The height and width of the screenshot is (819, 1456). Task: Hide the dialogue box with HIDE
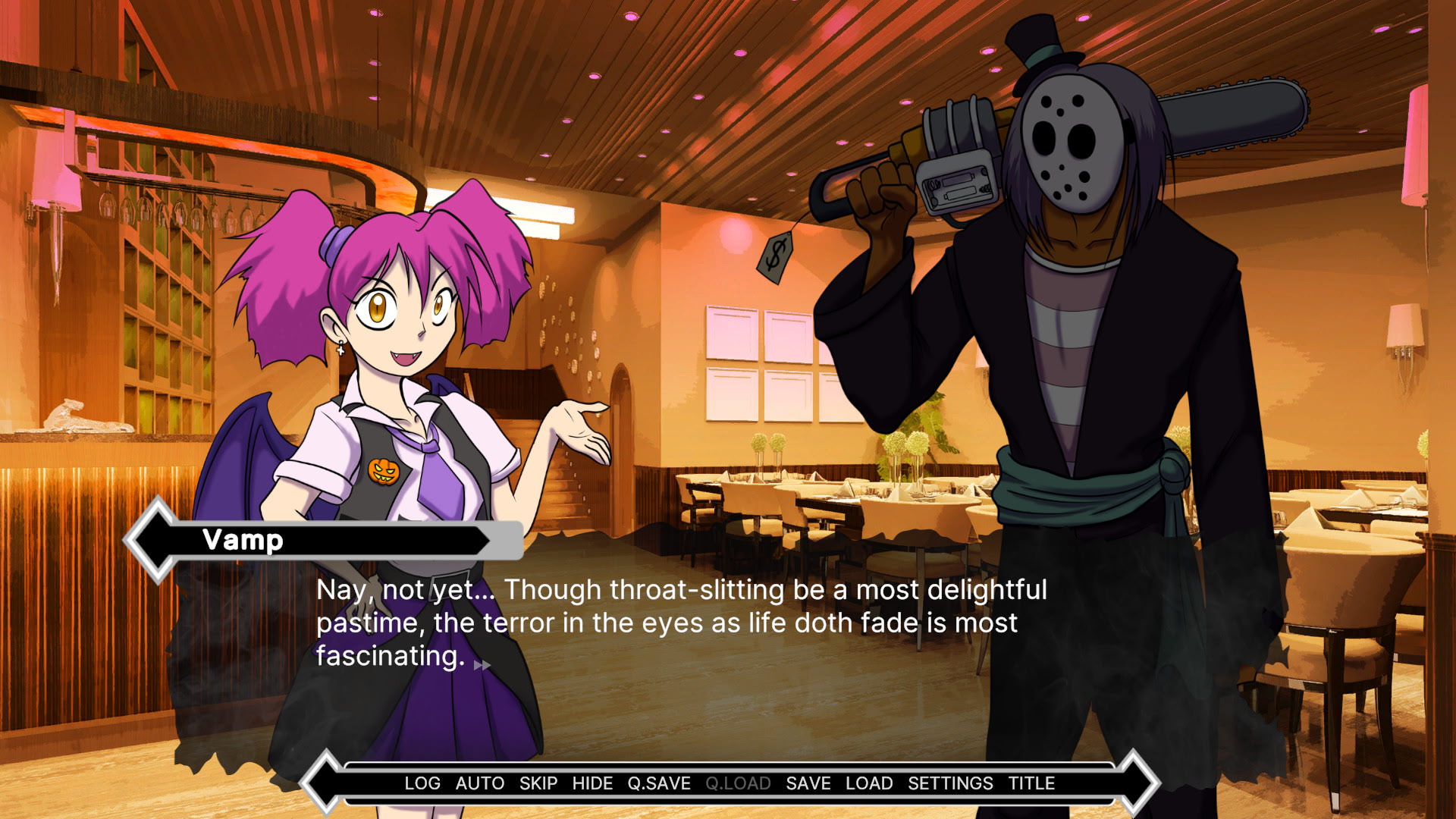pos(592,783)
